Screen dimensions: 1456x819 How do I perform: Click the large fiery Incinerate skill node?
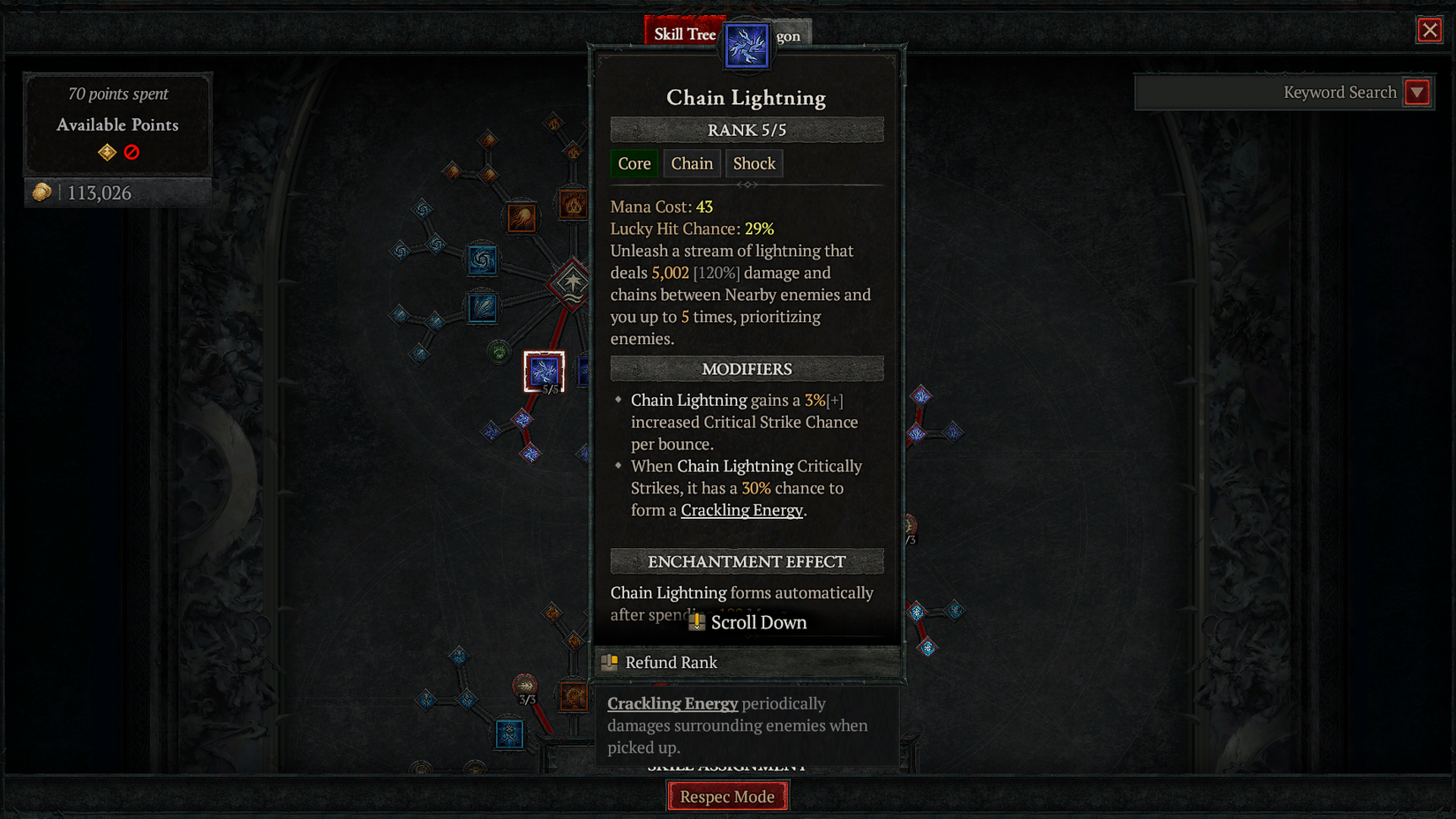pyautogui.click(x=572, y=203)
